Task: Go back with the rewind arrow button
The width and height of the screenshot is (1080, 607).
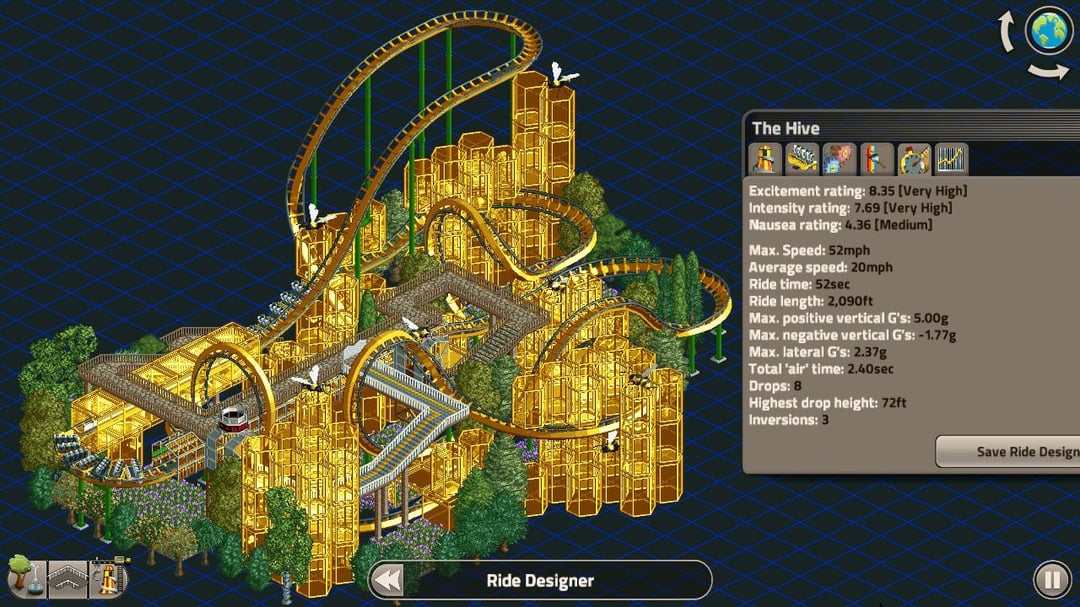Action: (x=388, y=580)
